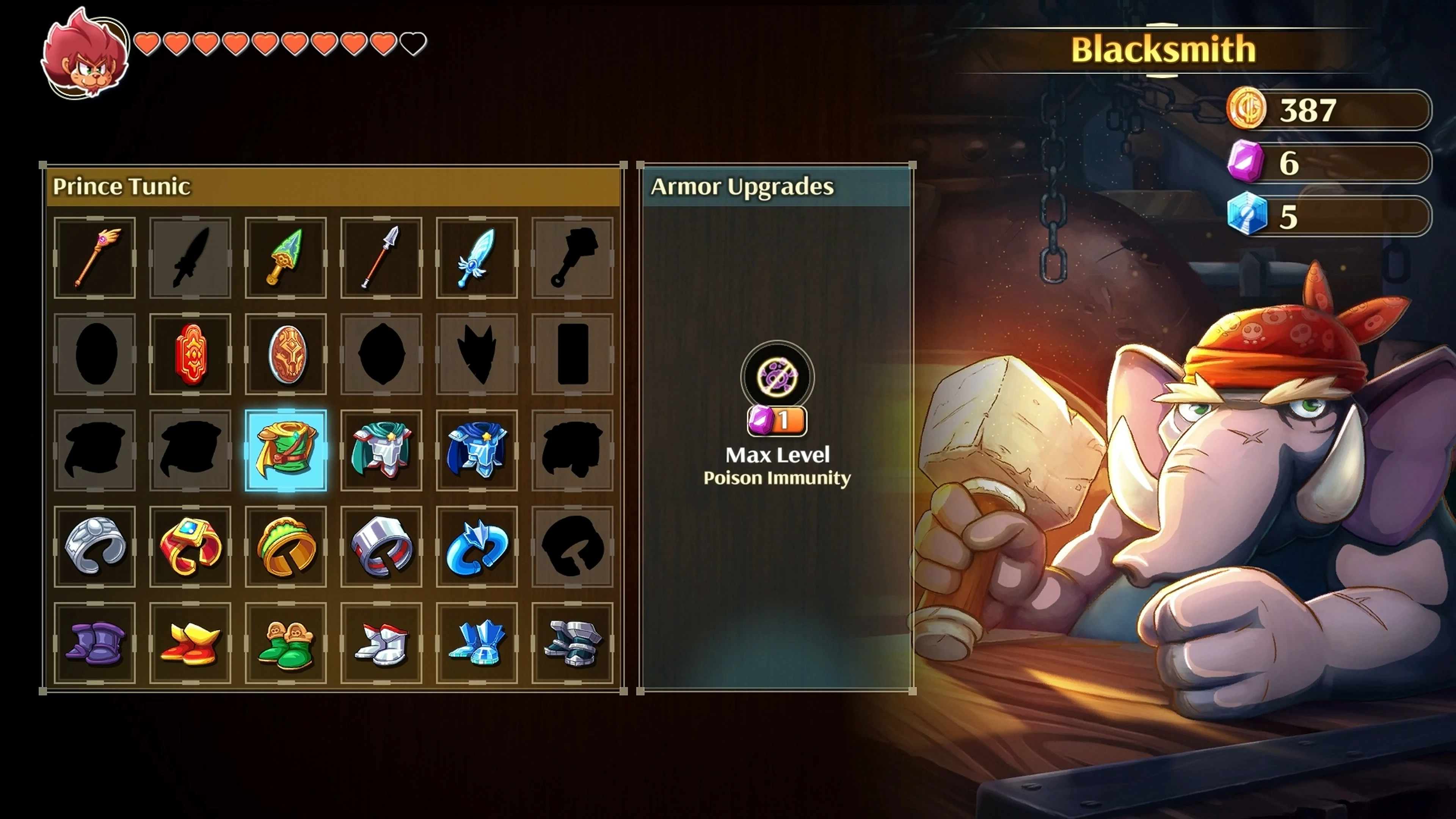Click the Prince Tunic panel header
The width and height of the screenshot is (1456, 819).
(121, 185)
